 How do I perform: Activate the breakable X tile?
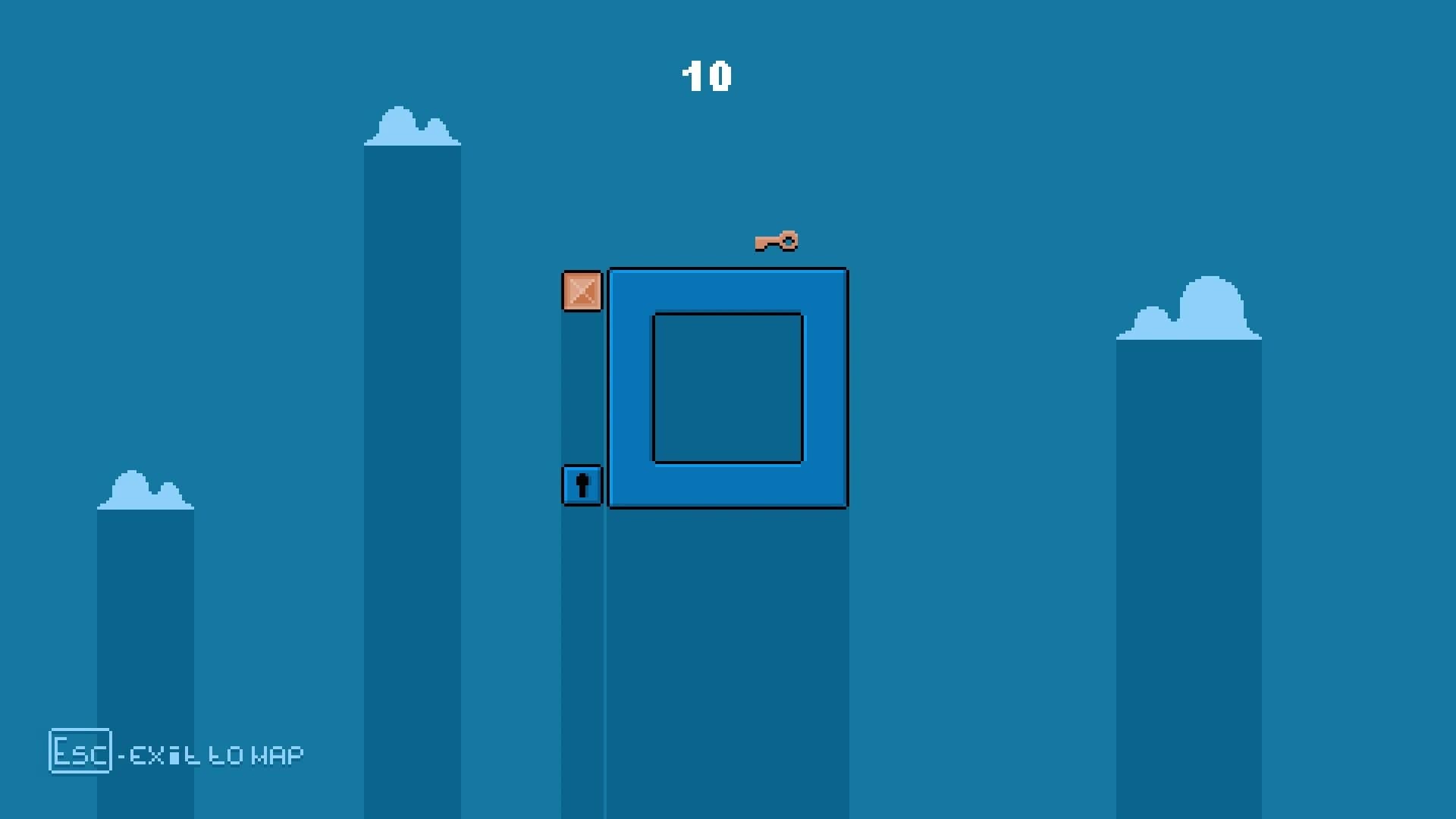(582, 292)
